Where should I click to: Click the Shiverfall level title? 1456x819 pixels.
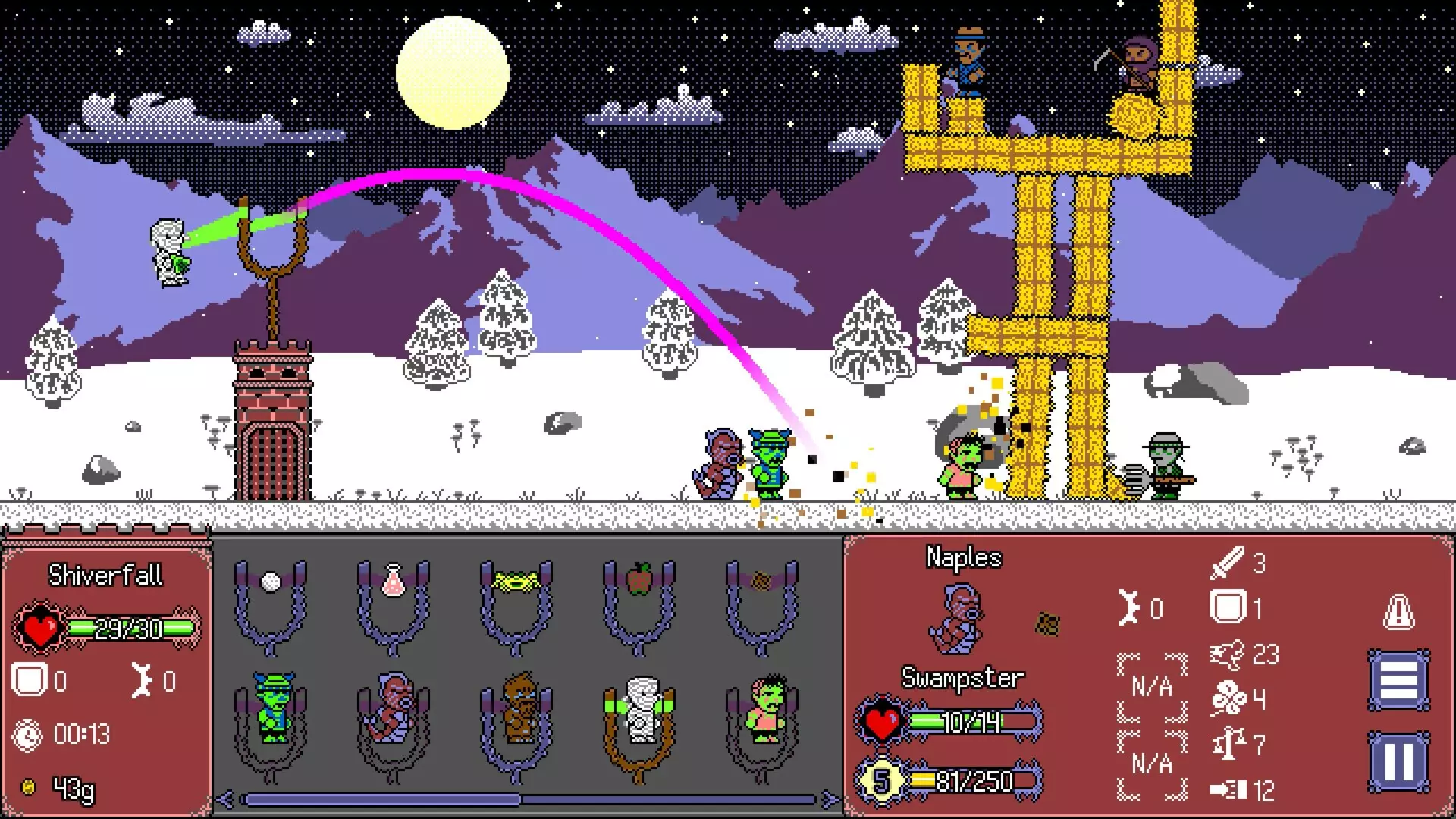pos(106,575)
